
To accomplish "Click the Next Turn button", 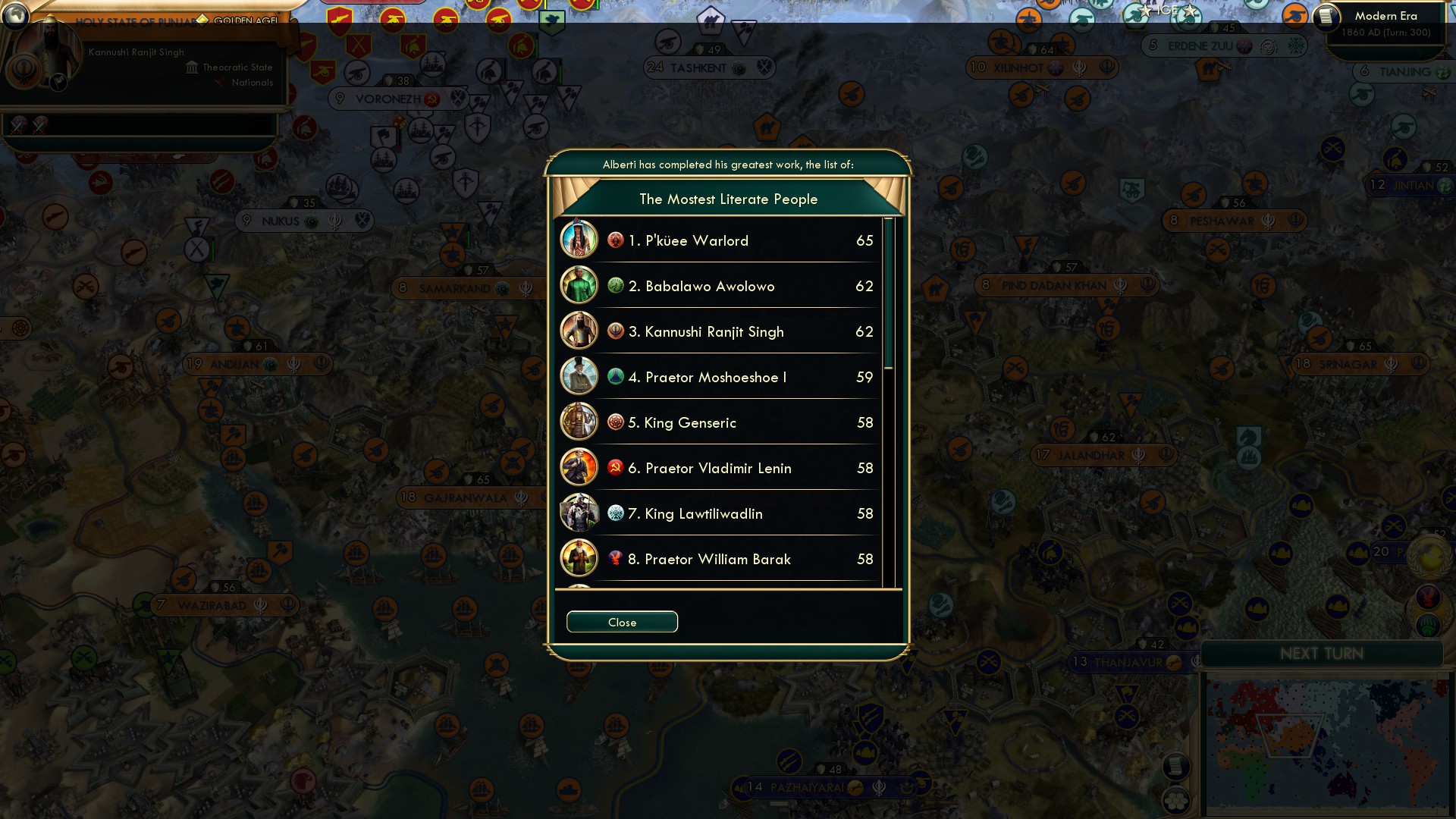I will 1323,653.
